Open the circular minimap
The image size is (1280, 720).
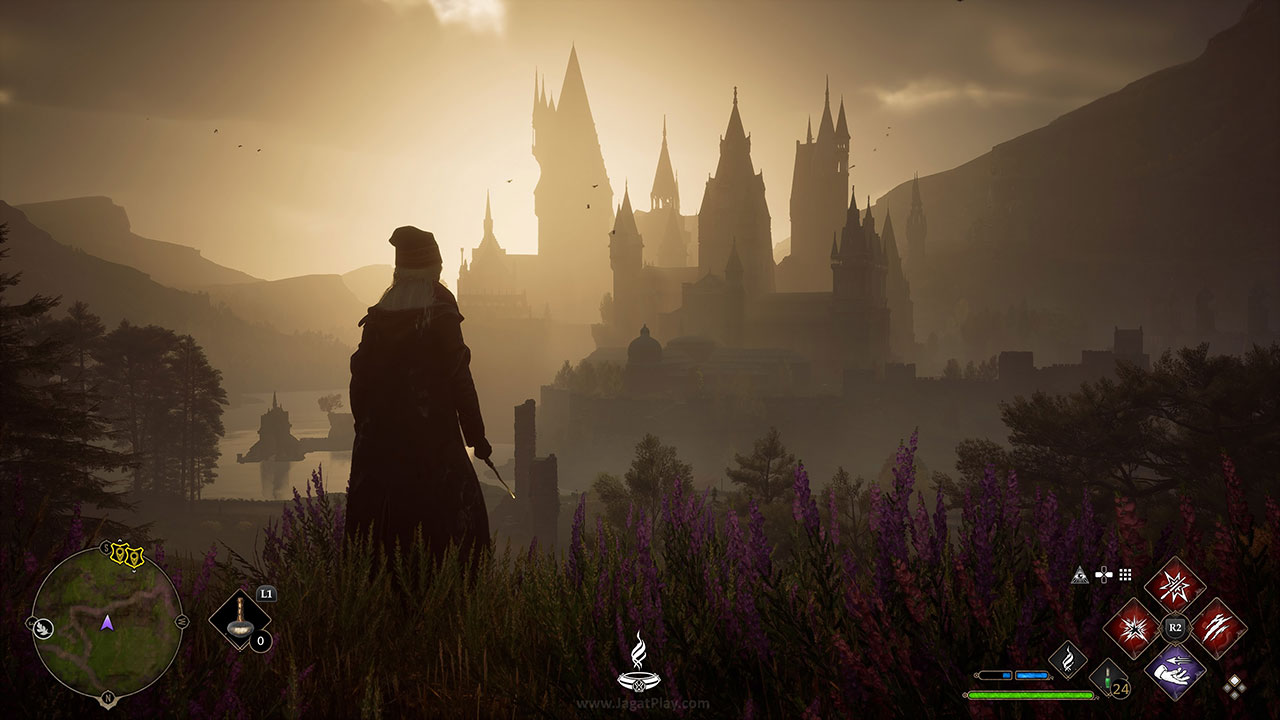click(x=107, y=621)
